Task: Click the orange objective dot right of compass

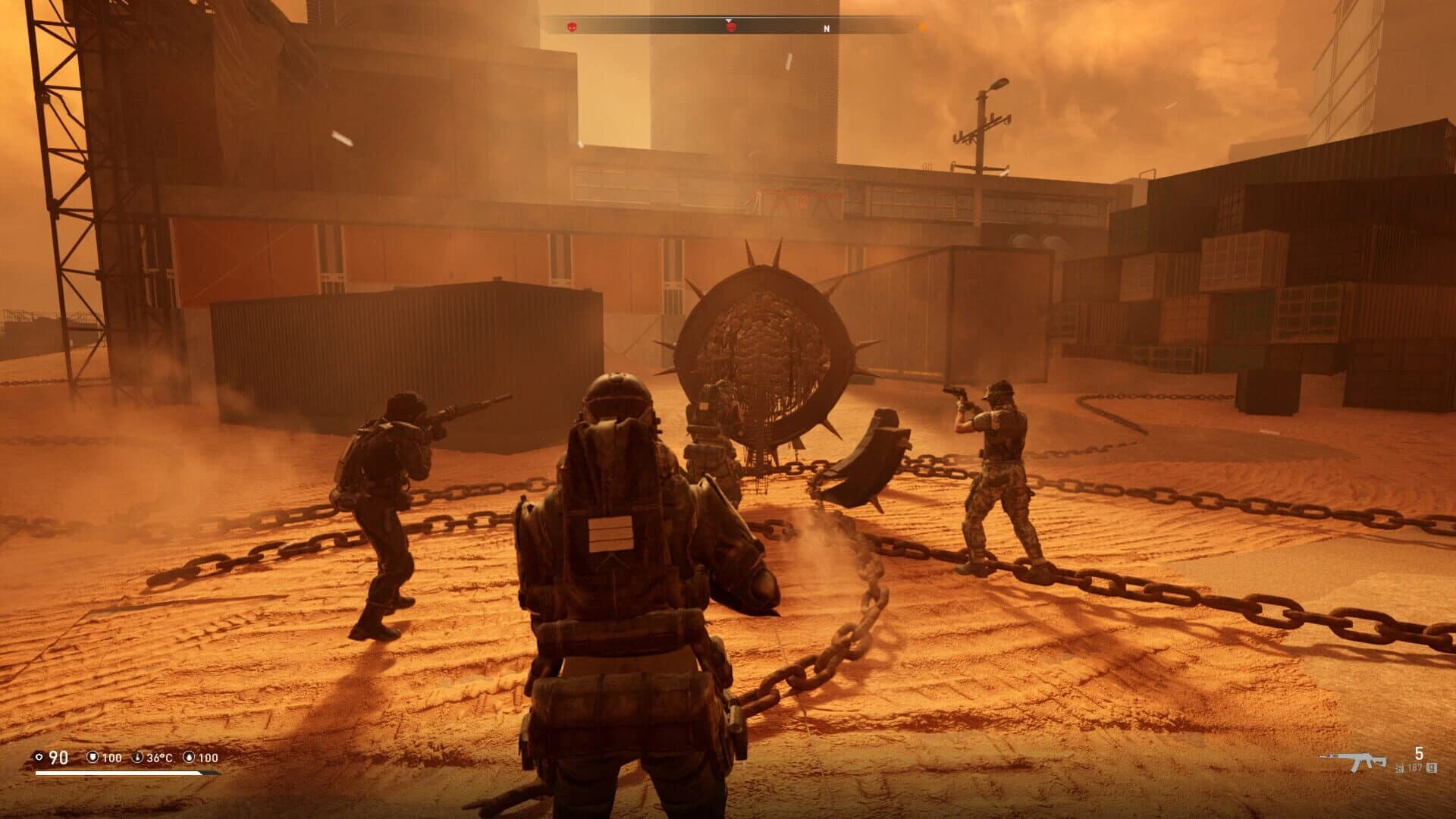Action: click(x=922, y=27)
